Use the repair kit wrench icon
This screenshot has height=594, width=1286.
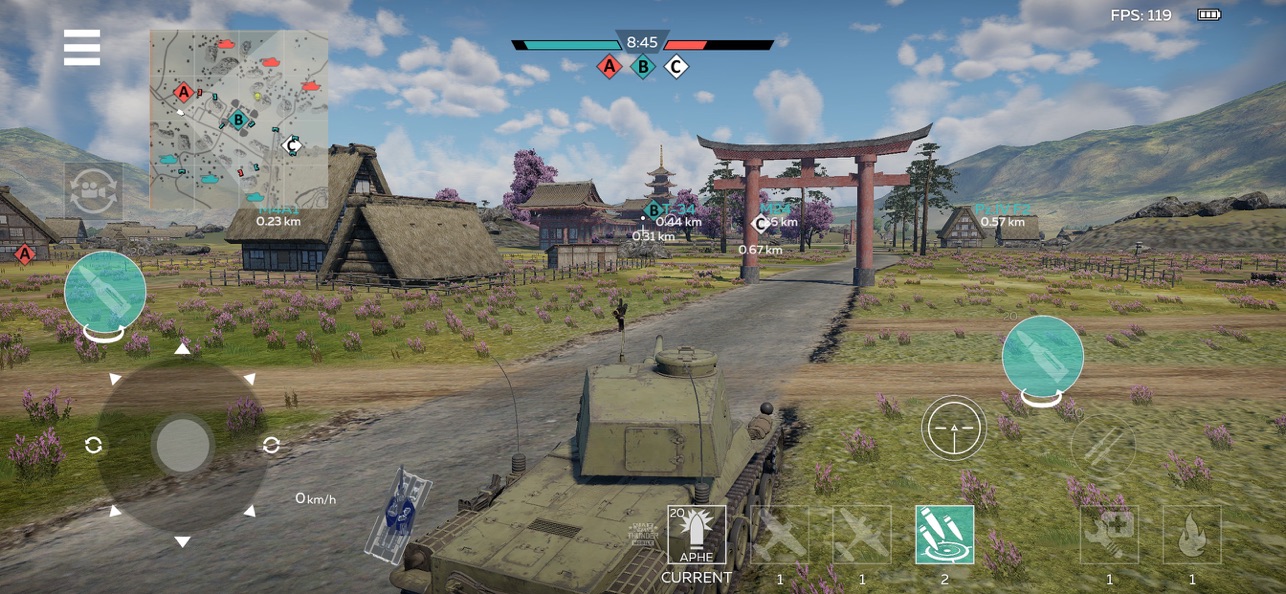[1109, 535]
